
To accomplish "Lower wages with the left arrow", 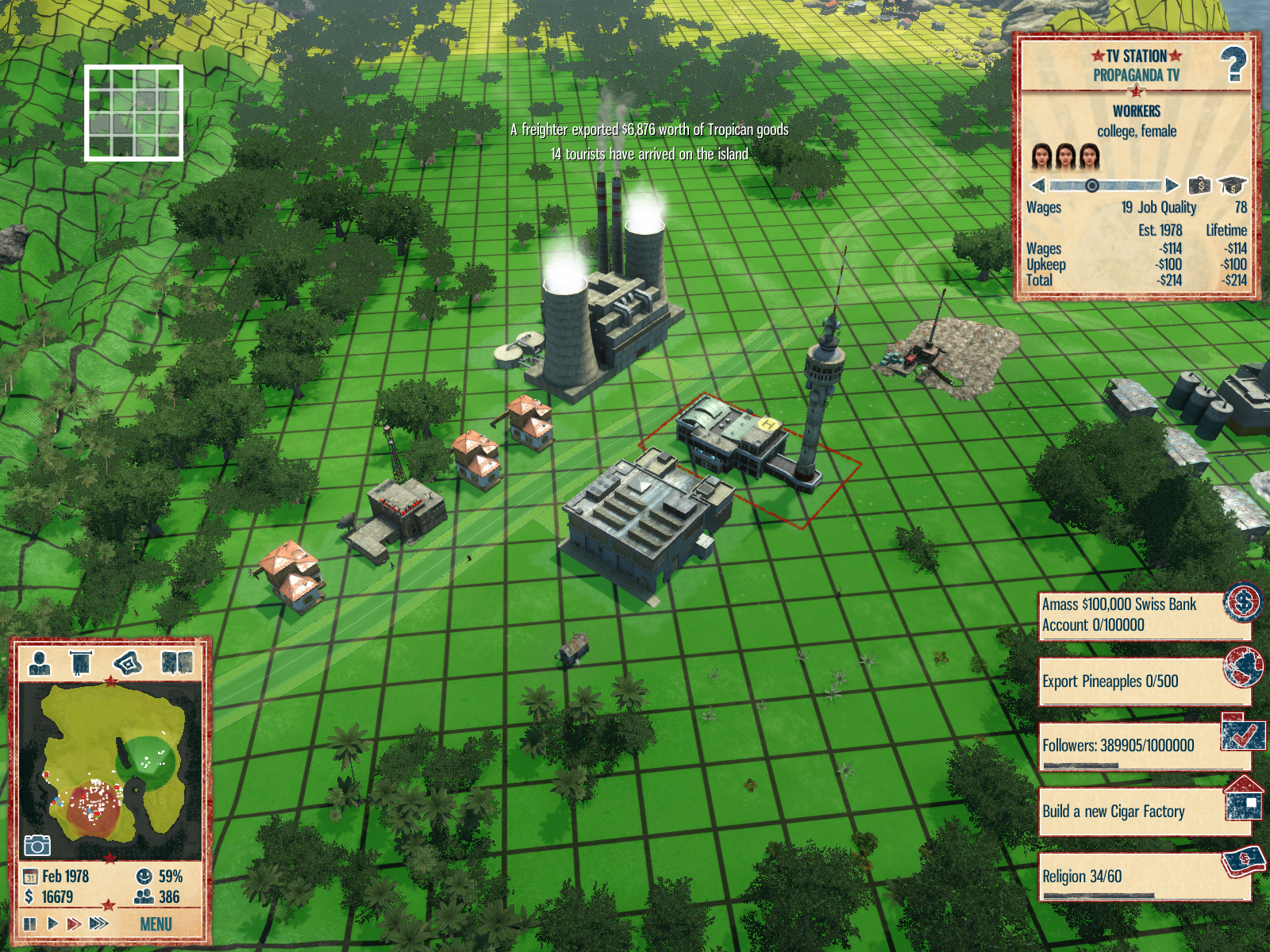I will 1037,186.
